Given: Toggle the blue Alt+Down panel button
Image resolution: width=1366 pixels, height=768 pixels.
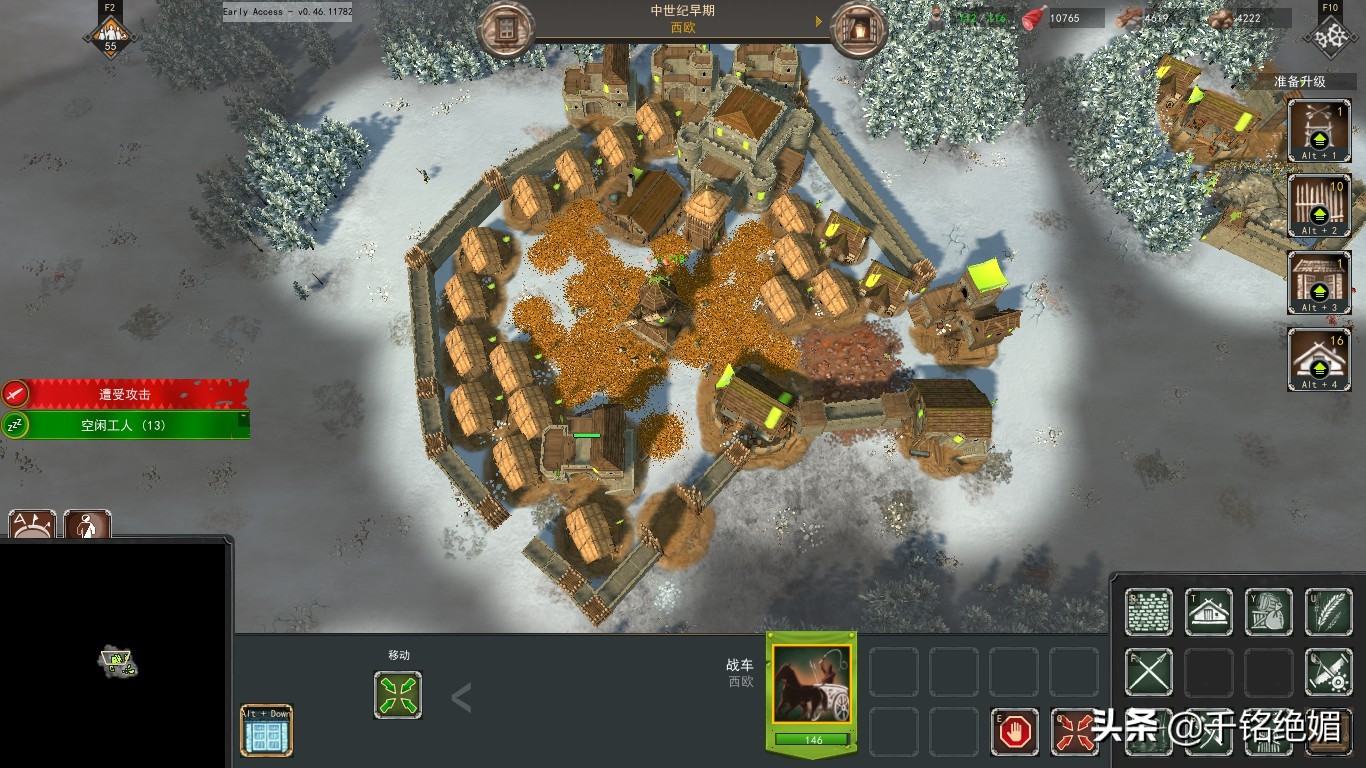Looking at the screenshot, I should coord(267,731).
